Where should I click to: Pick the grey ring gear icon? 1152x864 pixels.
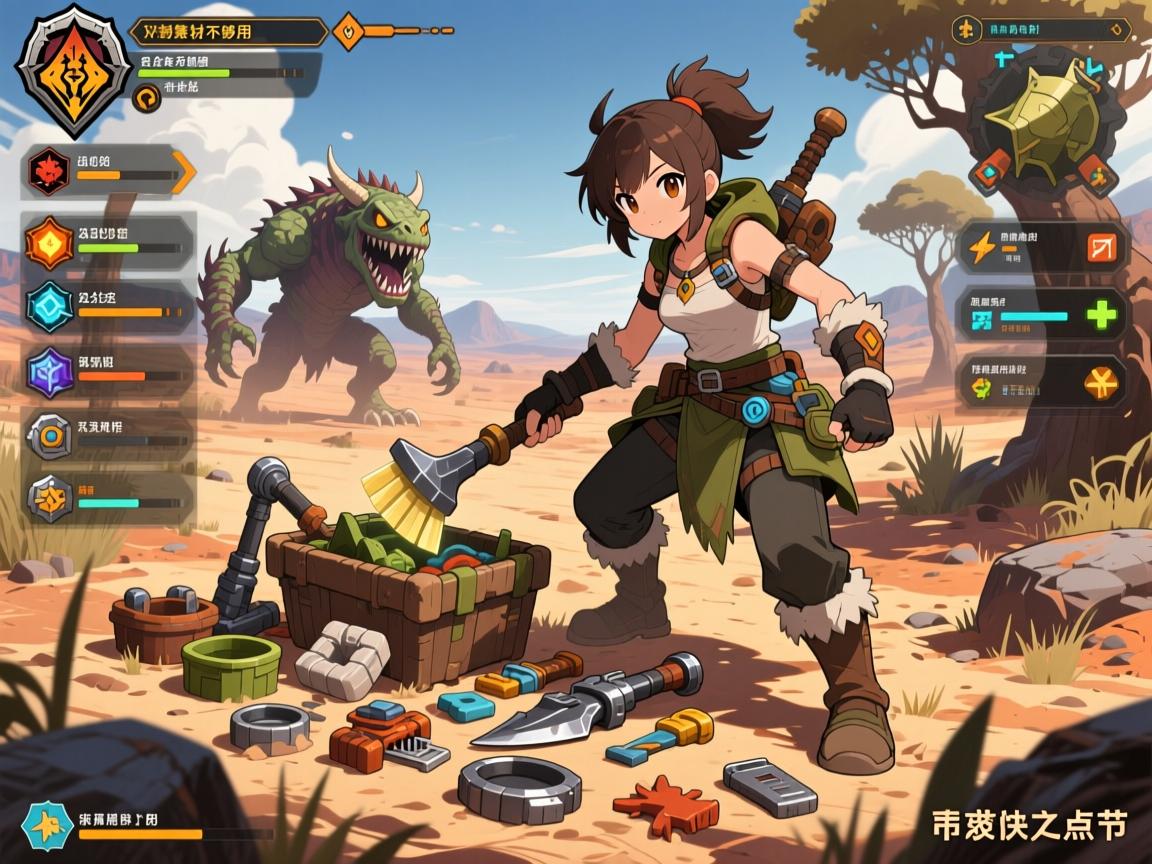48,436
